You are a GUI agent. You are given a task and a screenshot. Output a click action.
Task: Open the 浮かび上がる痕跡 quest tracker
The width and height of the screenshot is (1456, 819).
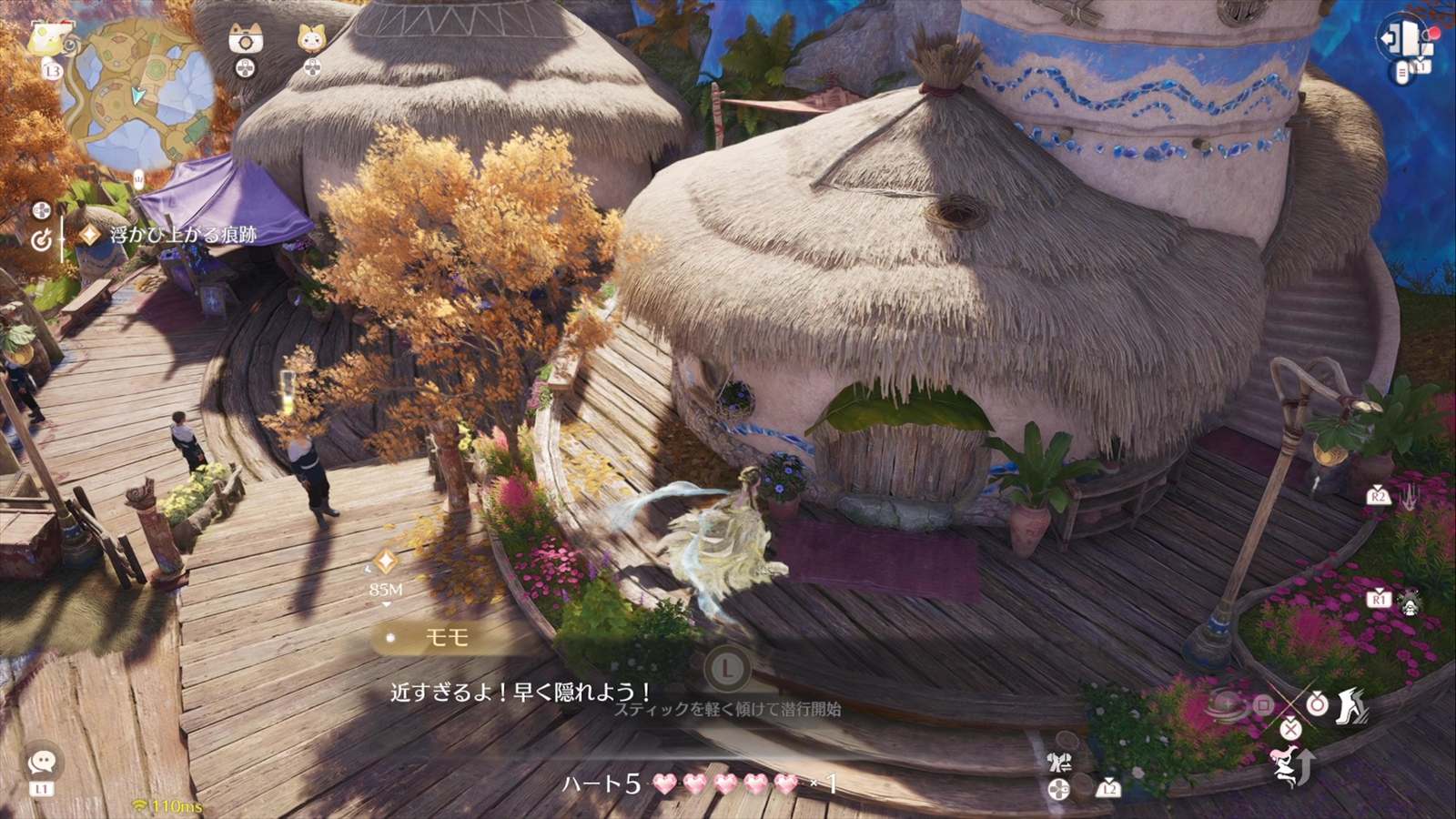pos(183,235)
